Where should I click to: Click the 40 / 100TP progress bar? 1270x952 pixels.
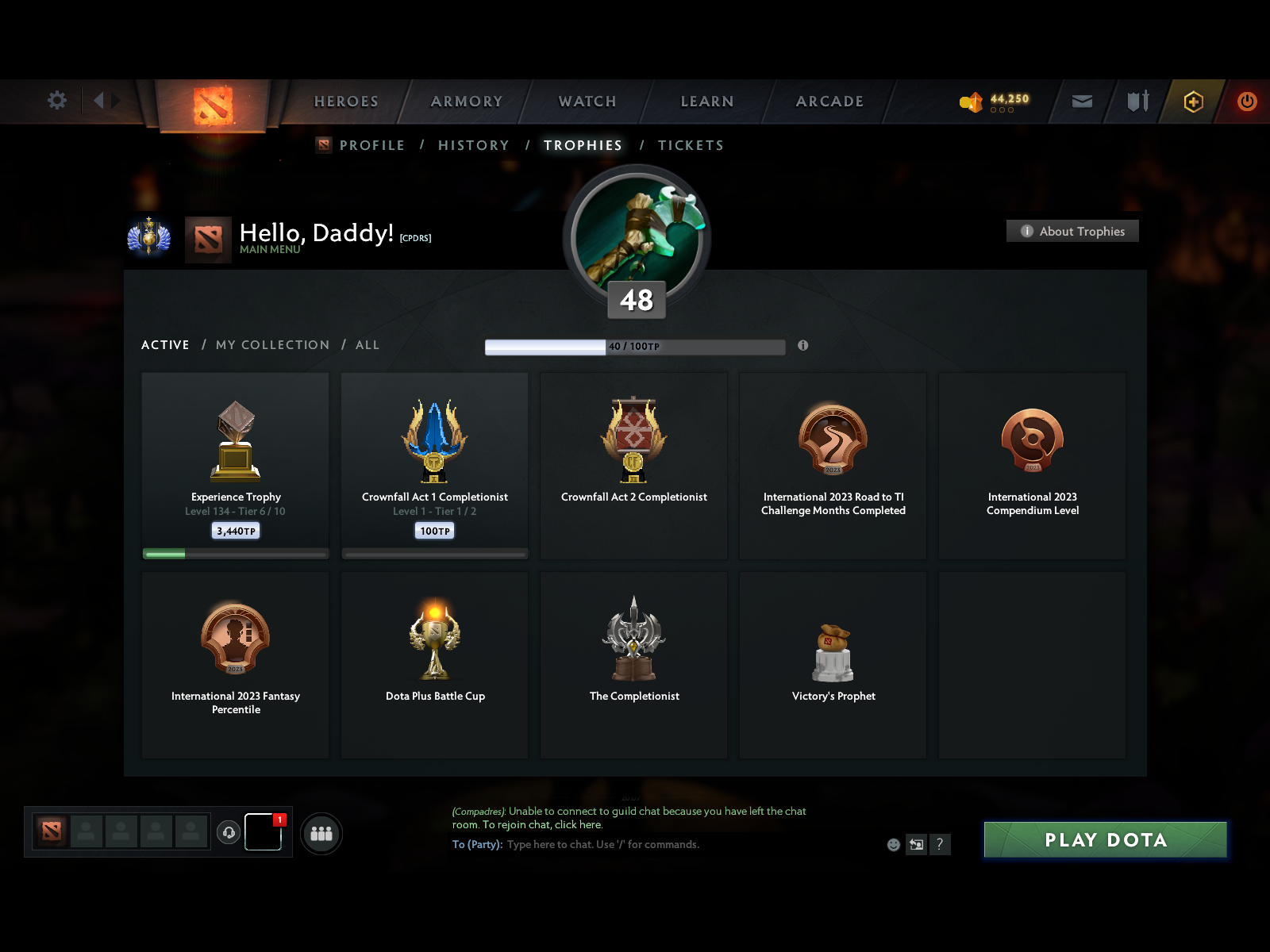click(635, 347)
